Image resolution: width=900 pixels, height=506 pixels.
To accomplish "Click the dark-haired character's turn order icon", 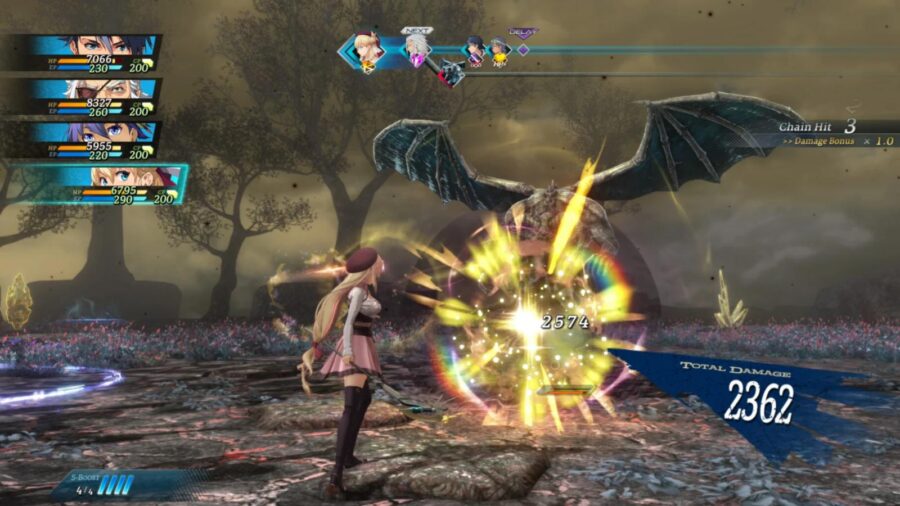I will pyautogui.click(x=475, y=50).
